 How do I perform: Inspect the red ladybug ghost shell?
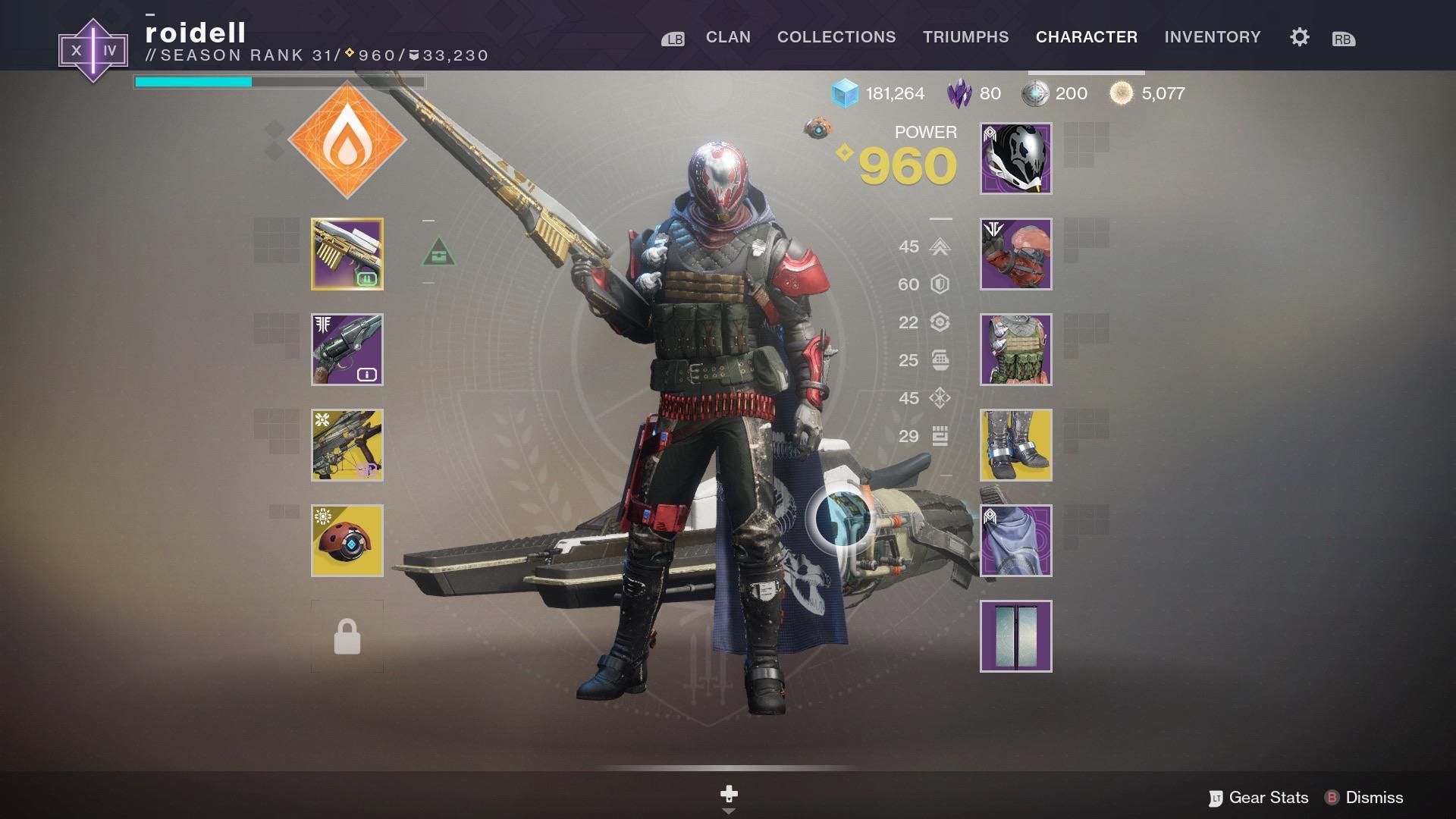point(347,541)
